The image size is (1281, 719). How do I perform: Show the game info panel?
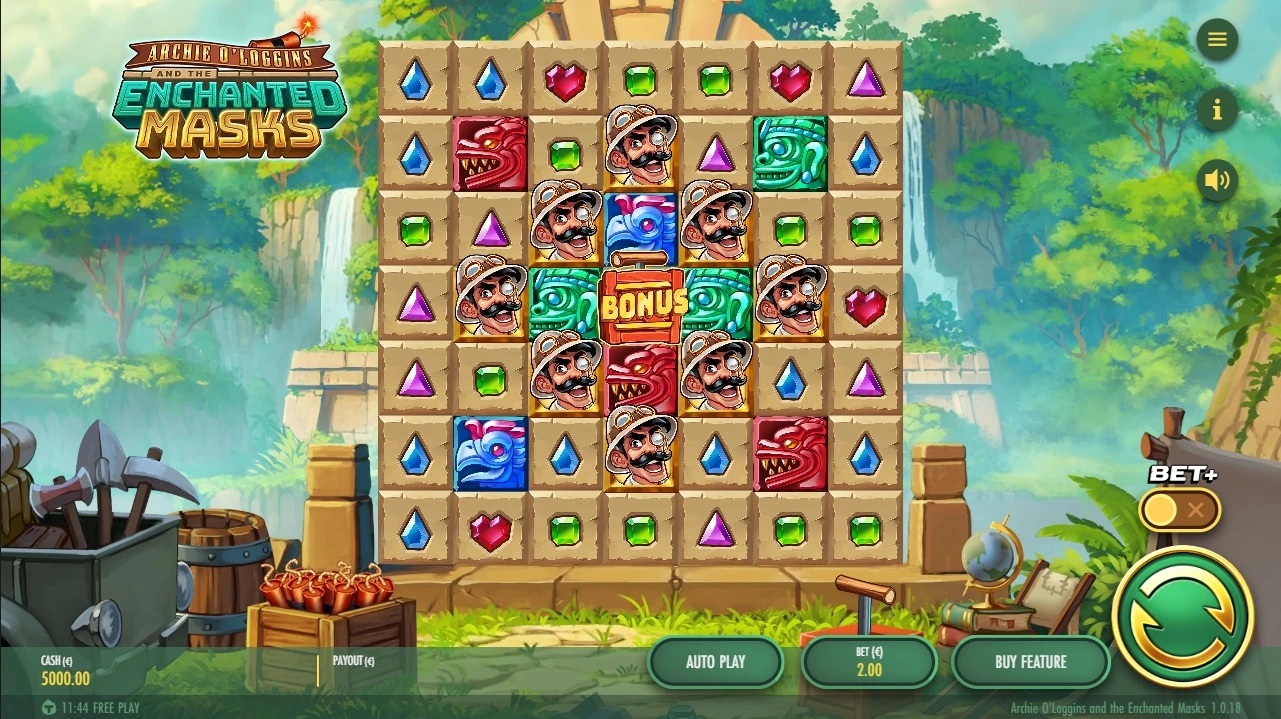(x=1217, y=110)
